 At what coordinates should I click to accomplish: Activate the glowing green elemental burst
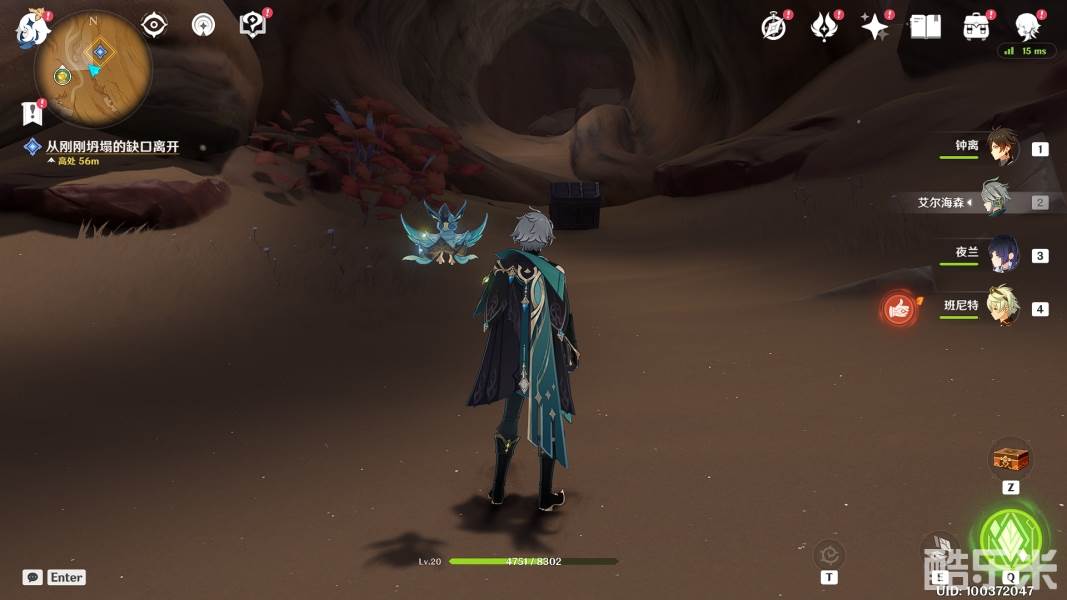point(1012,537)
